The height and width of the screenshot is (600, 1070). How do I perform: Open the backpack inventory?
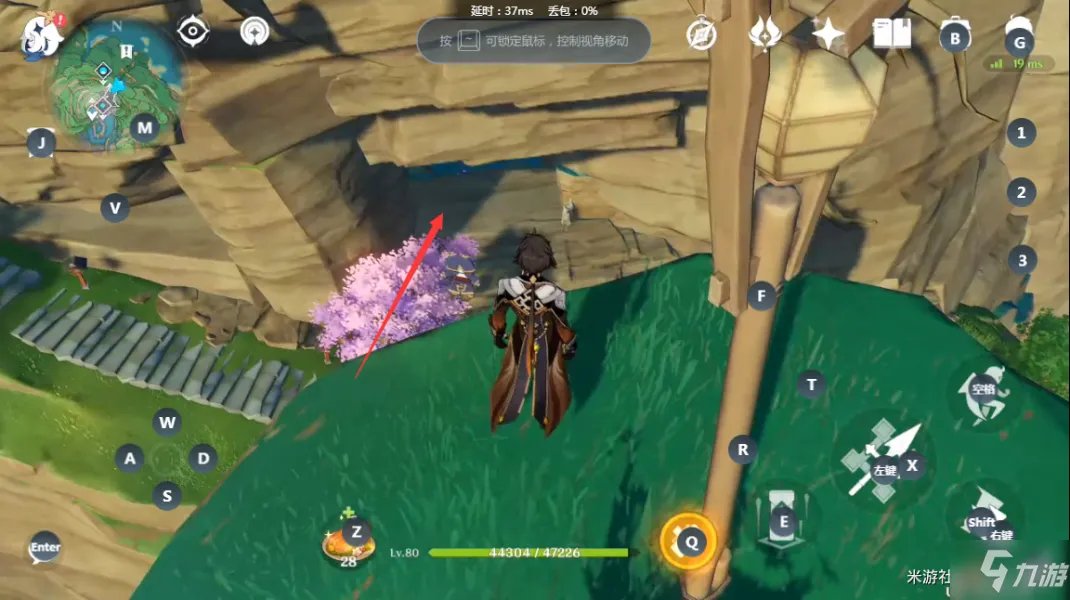pos(955,36)
